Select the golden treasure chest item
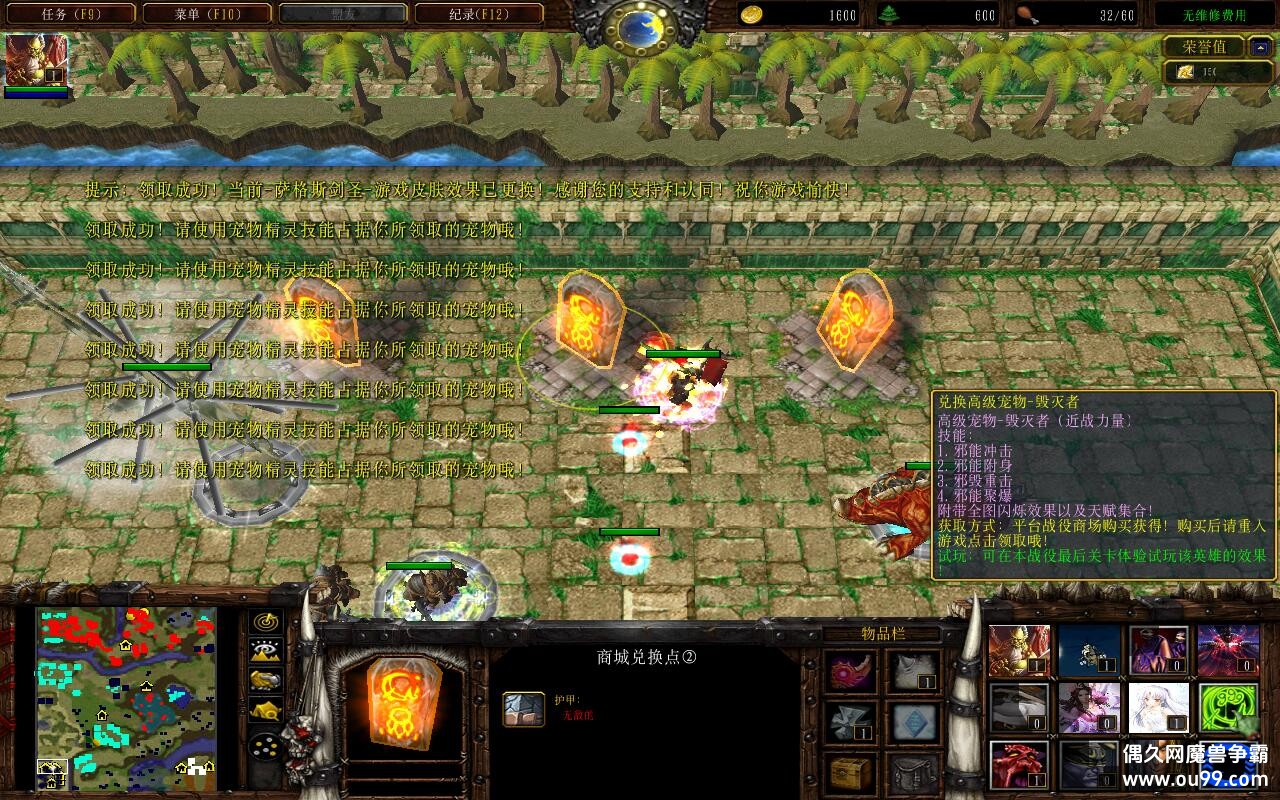This screenshot has height=800, width=1280. click(850, 772)
